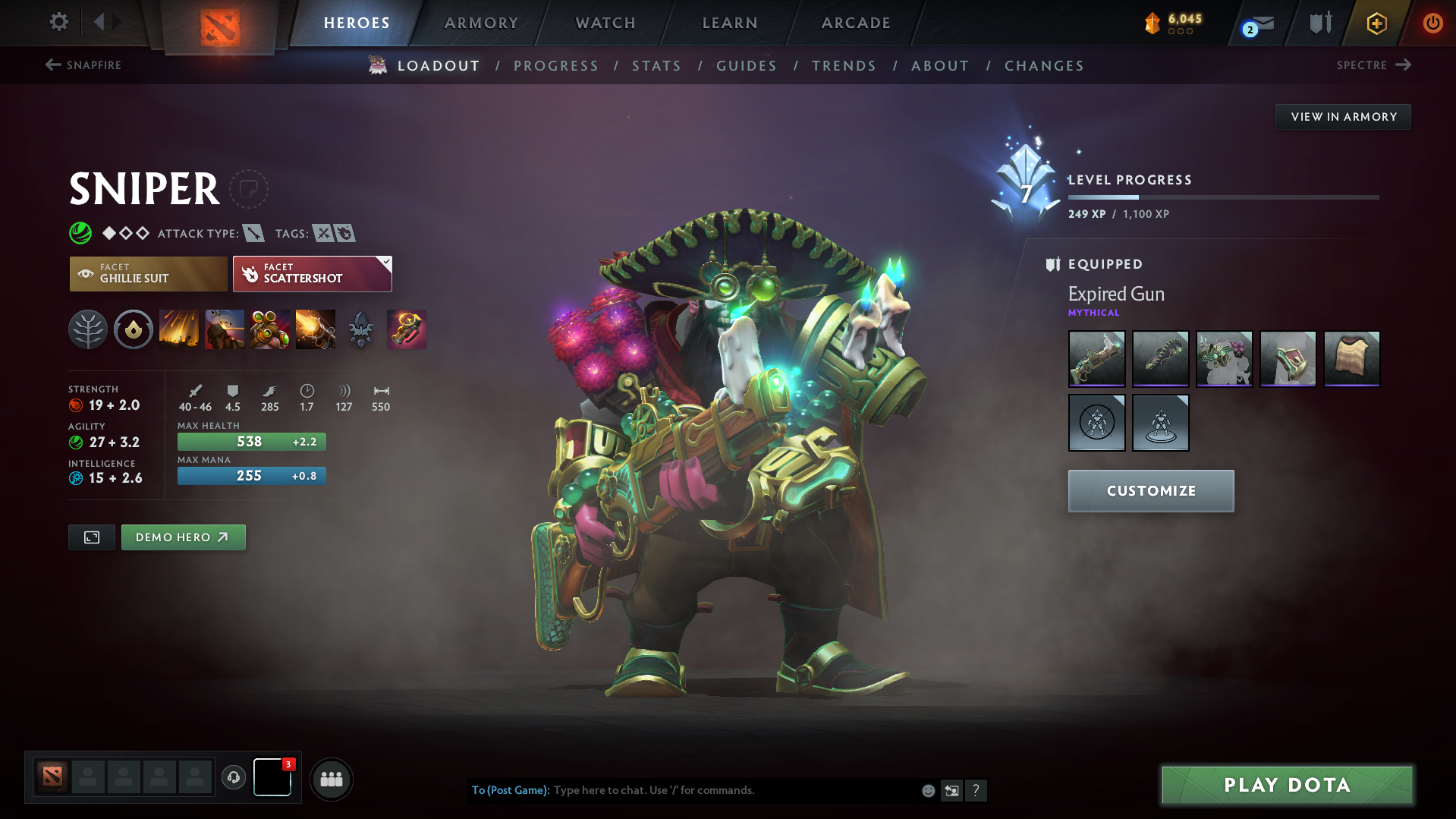Viewport: 1456px width, 819px height.
Task: Launch Demo Hero mode
Action: (x=183, y=537)
